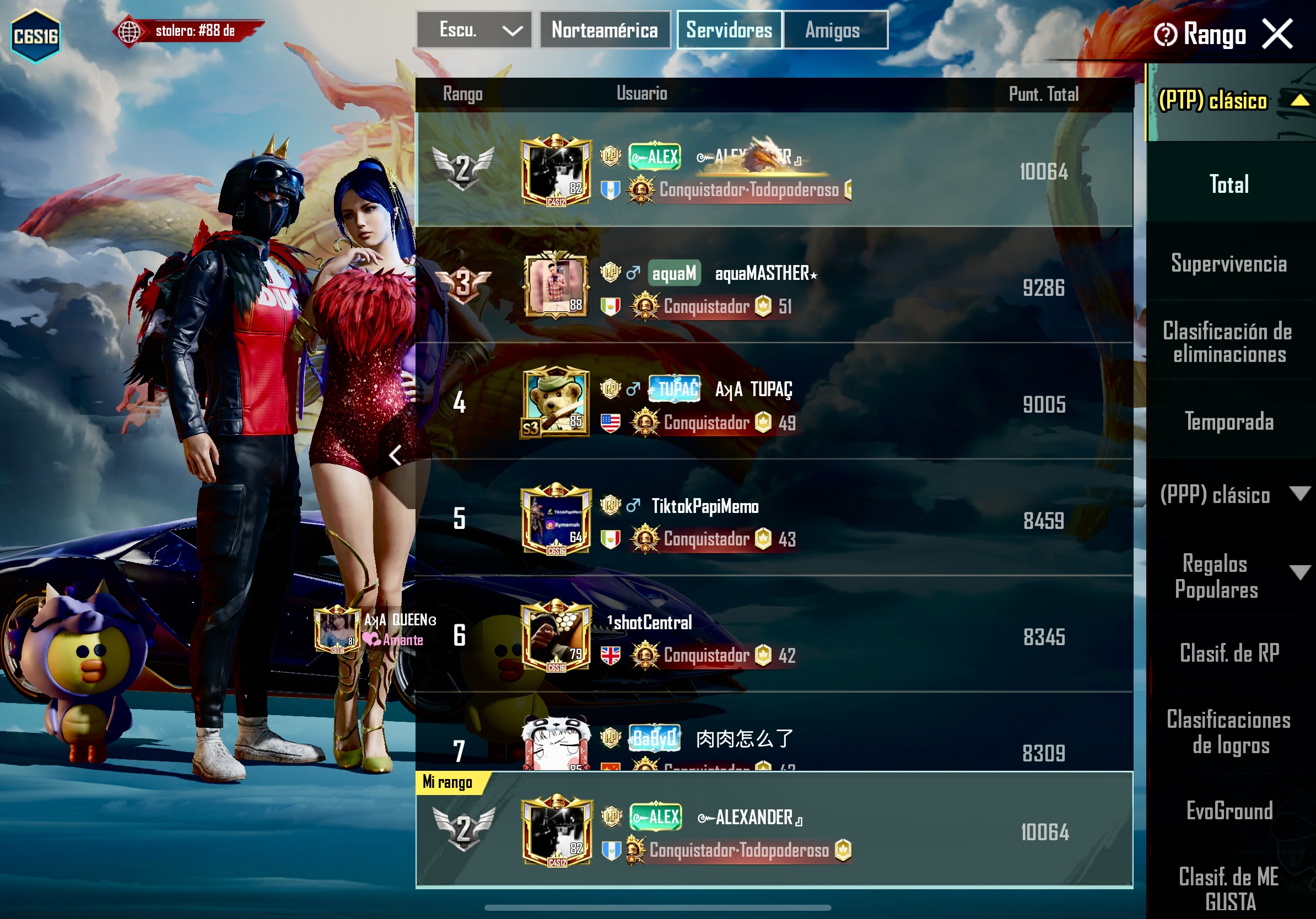The image size is (1316, 919).
Task: Expand the (PPP) clásico category
Action: (x=1299, y=494)
